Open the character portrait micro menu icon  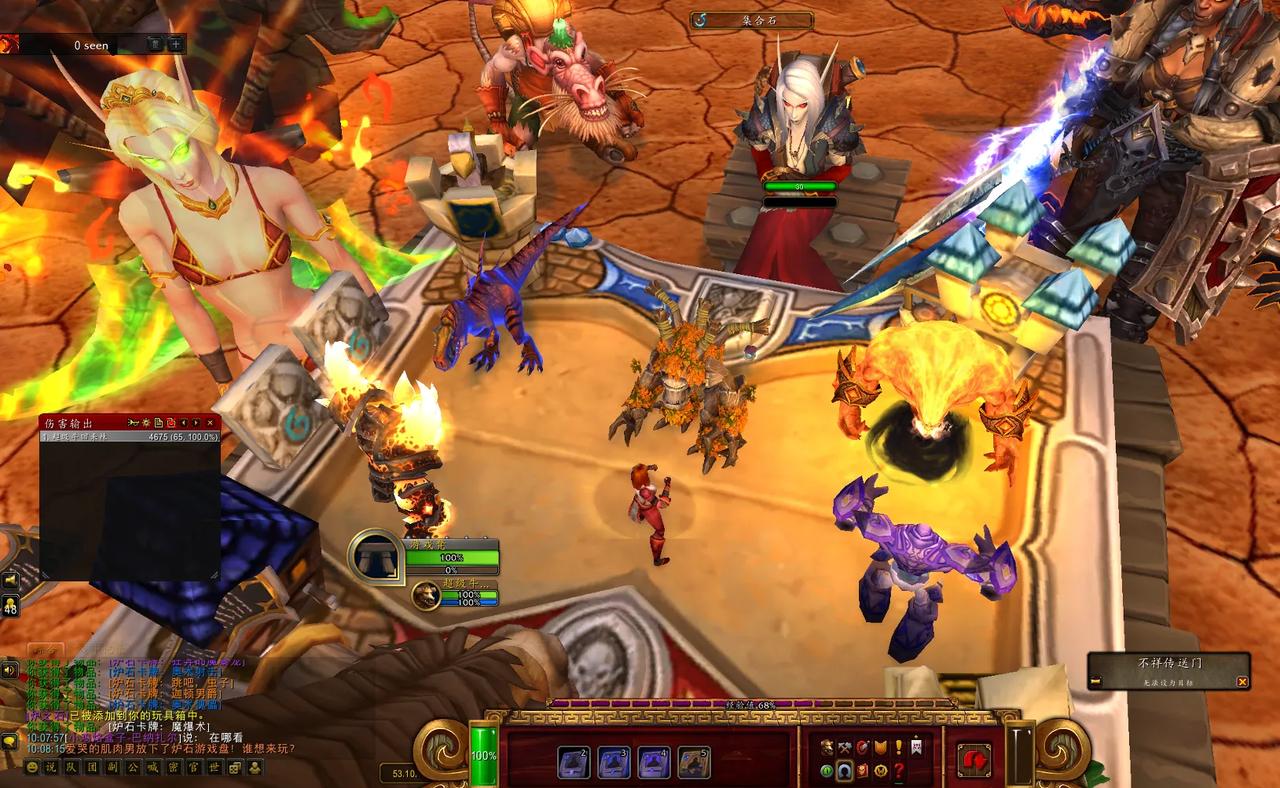(827, 747)
